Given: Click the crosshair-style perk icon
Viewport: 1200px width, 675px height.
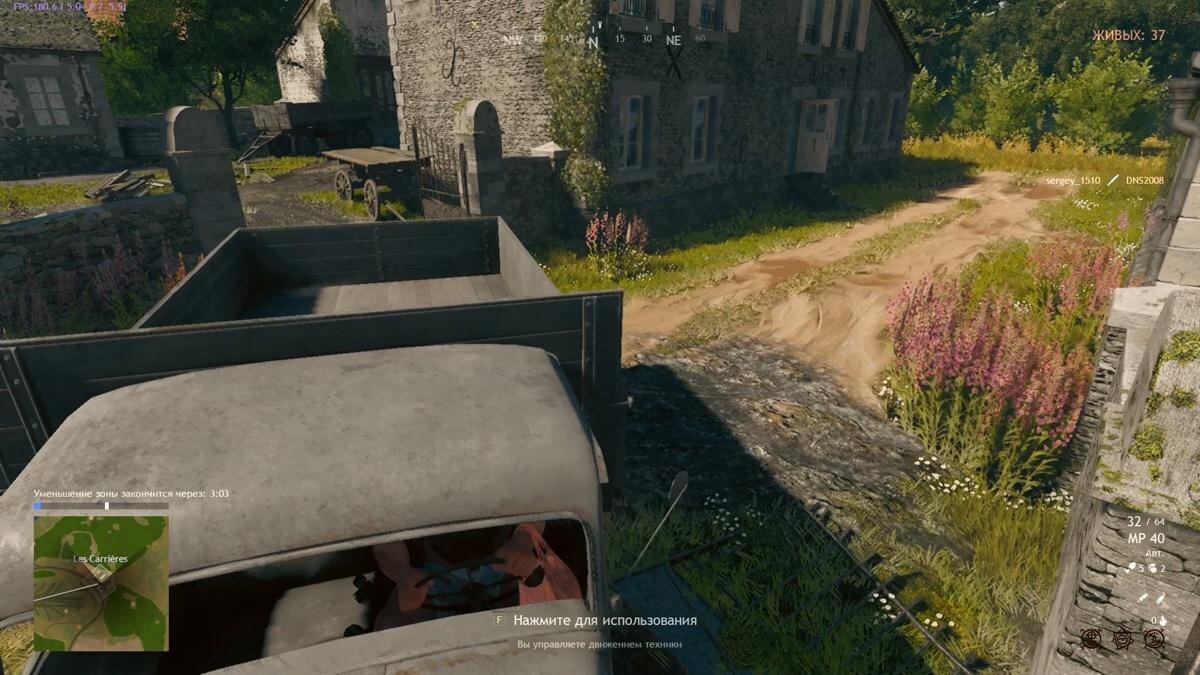Looking at the screenshot, I should [1091, 638].
